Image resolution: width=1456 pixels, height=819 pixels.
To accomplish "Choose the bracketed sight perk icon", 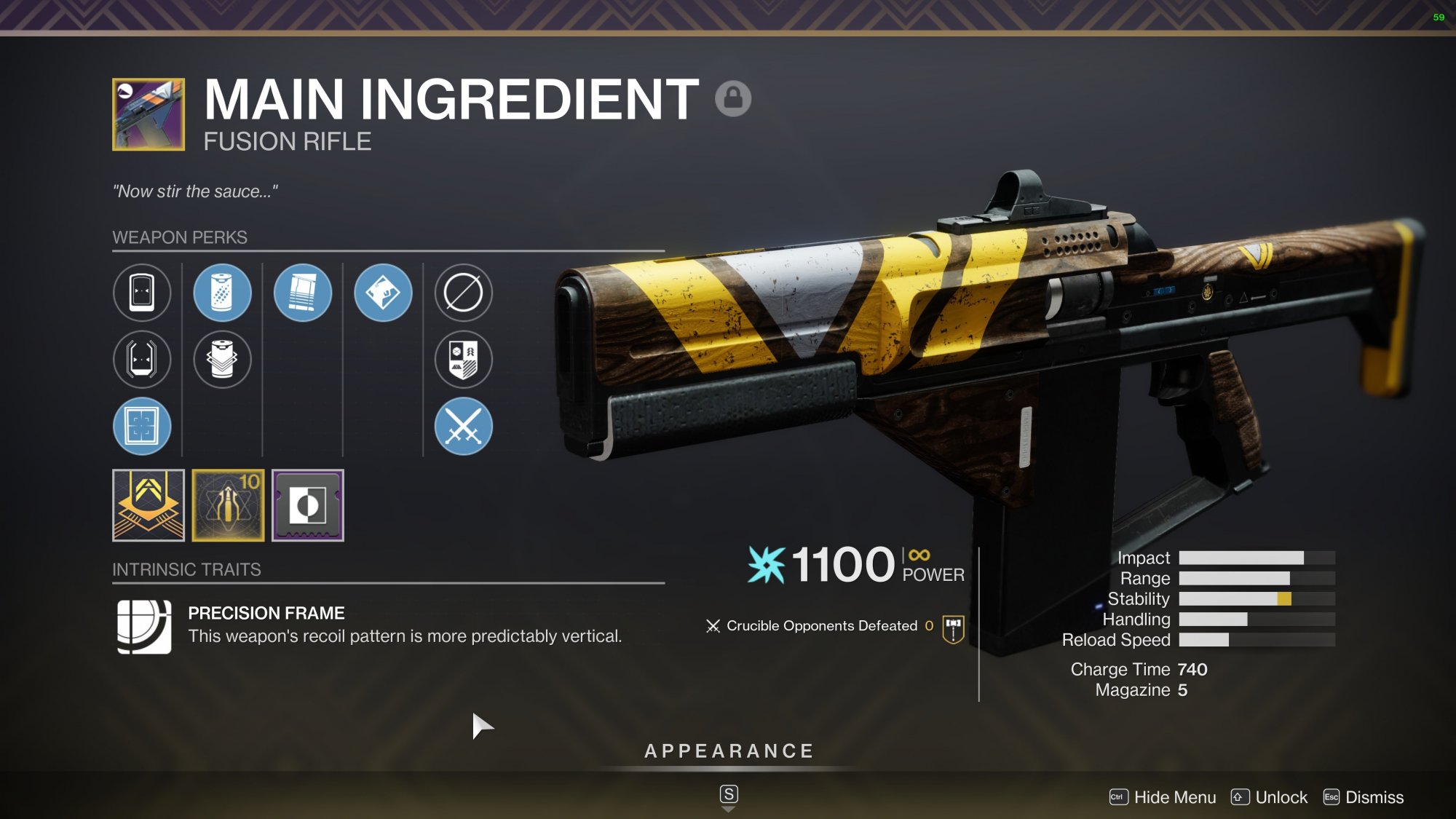I will point(142,360).
